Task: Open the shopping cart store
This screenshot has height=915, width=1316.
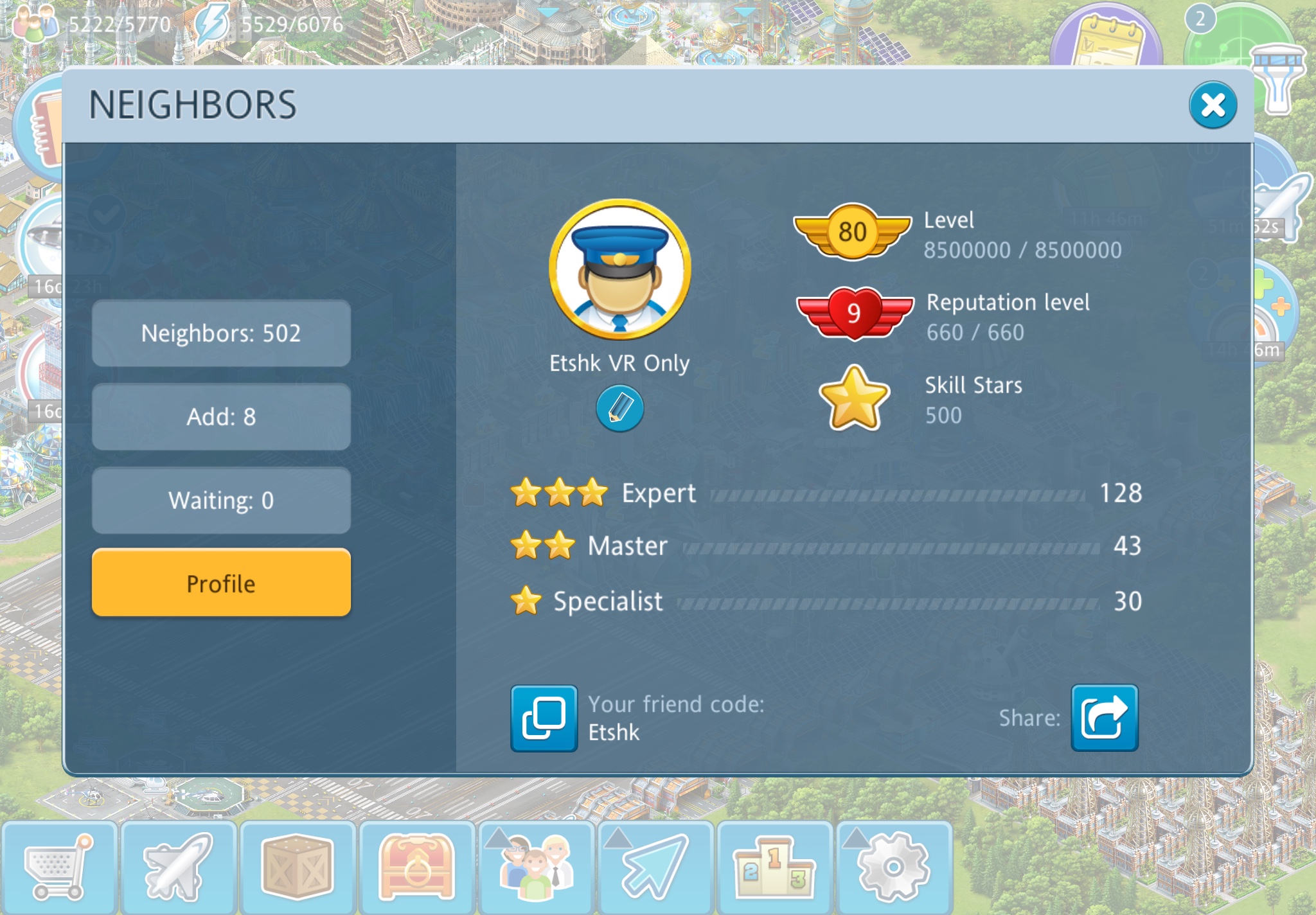Action: coord(58,867)
